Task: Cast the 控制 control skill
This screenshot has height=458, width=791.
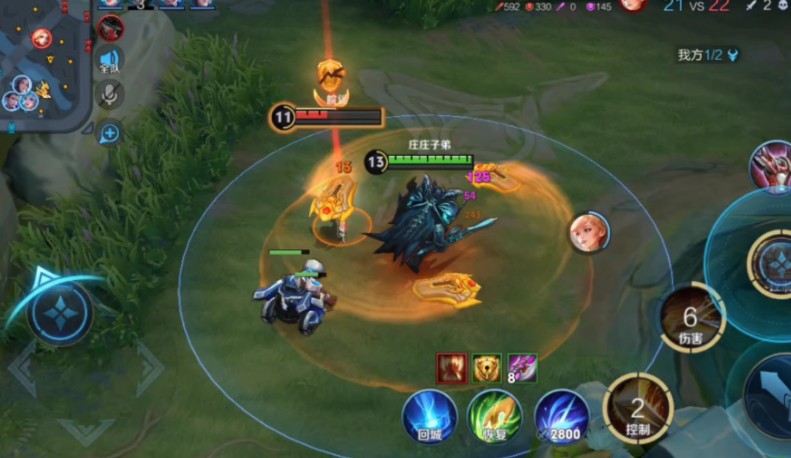Action: click(x=638, y=407)
